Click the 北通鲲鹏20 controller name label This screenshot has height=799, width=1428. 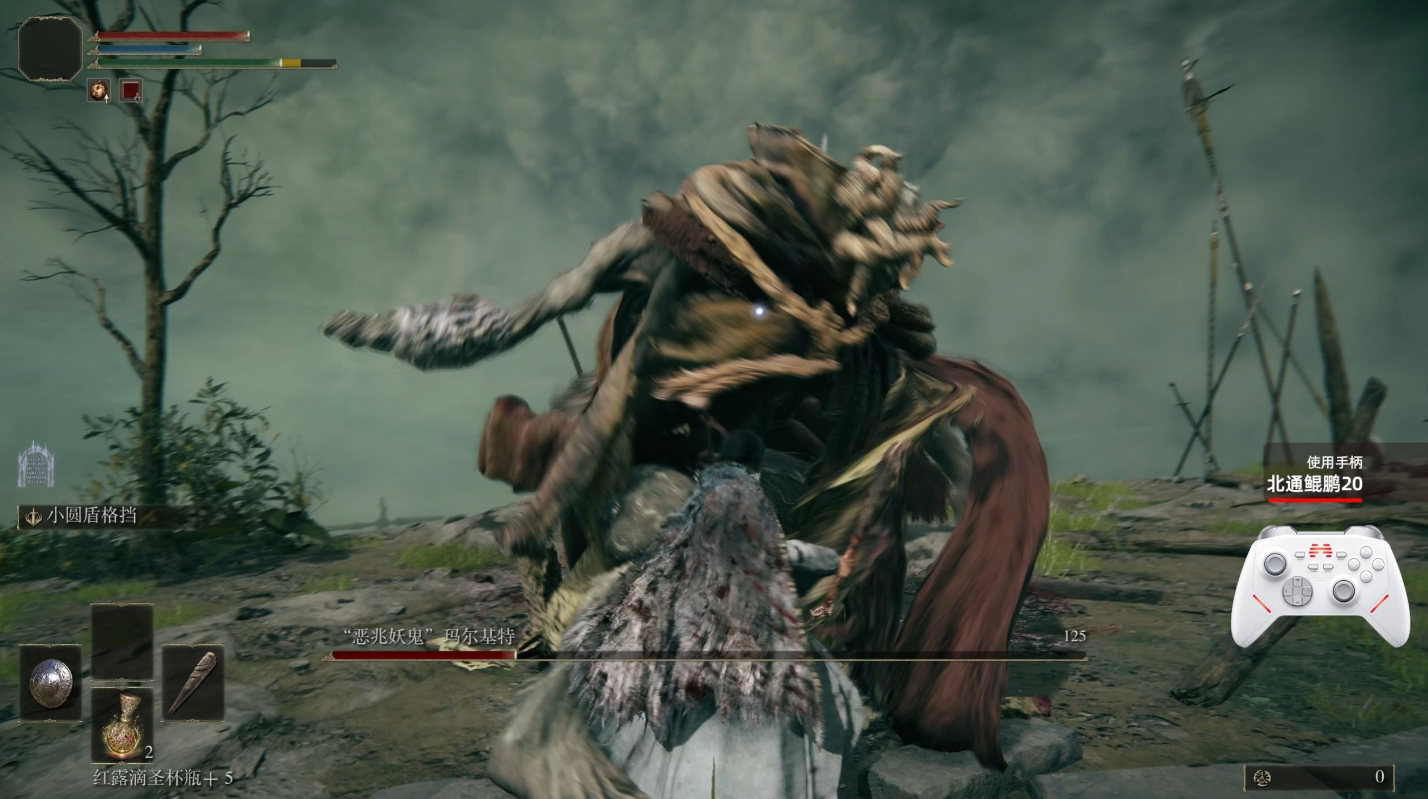tap(1314, 485)
